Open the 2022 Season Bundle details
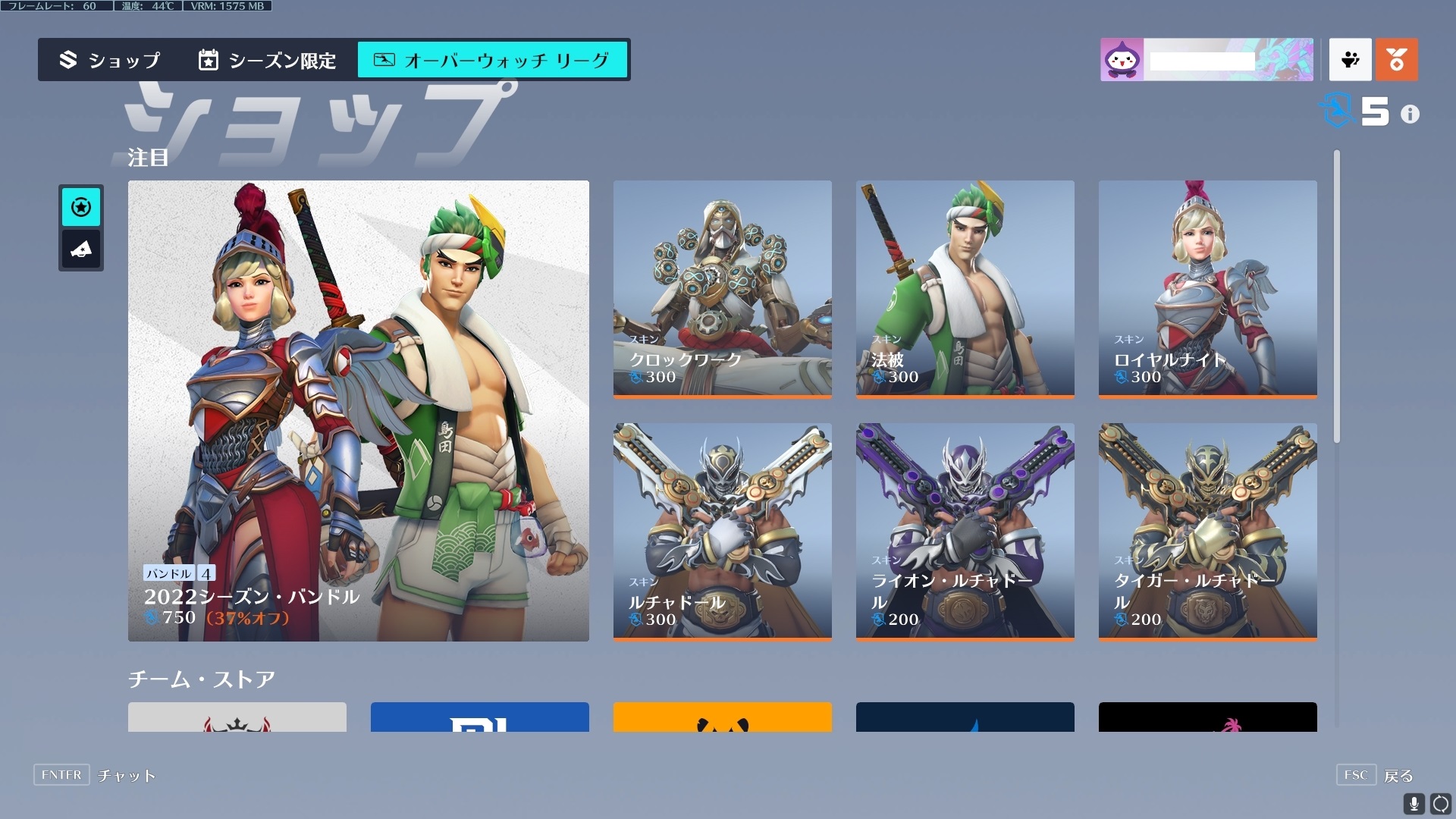The image size is (1456, 819). coord(358,409)
